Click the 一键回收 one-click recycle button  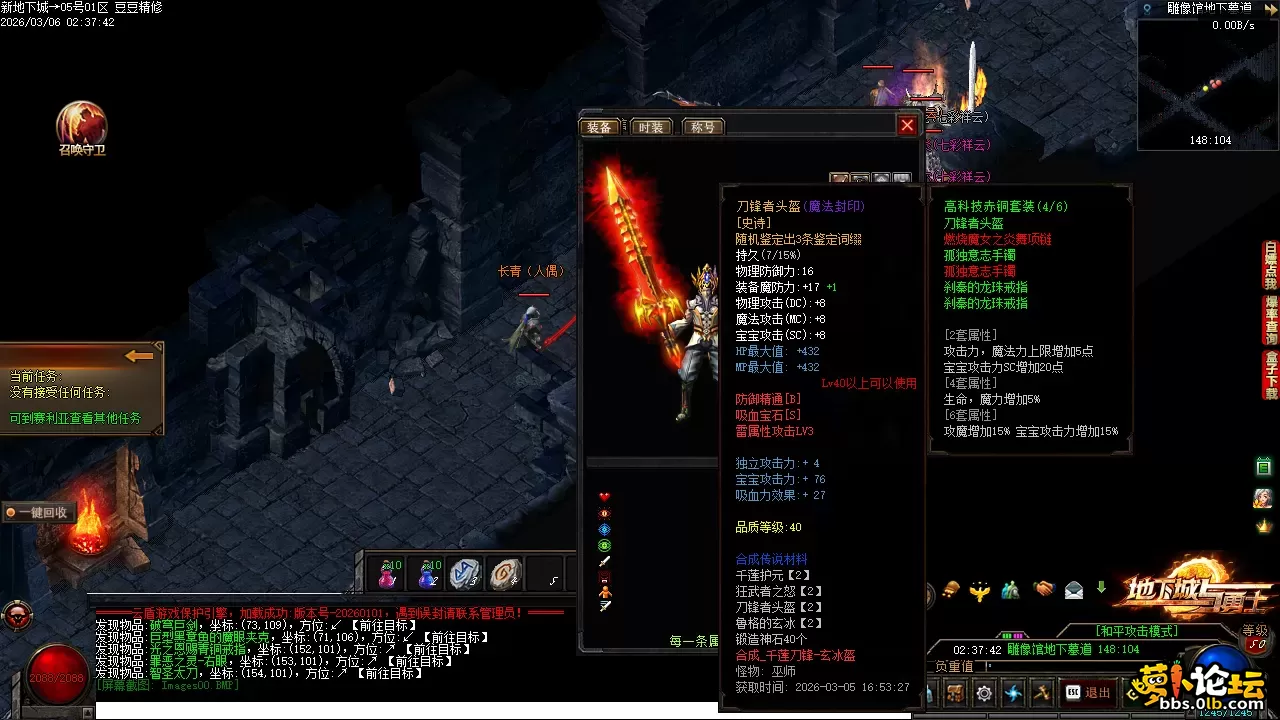click(38, 512)
